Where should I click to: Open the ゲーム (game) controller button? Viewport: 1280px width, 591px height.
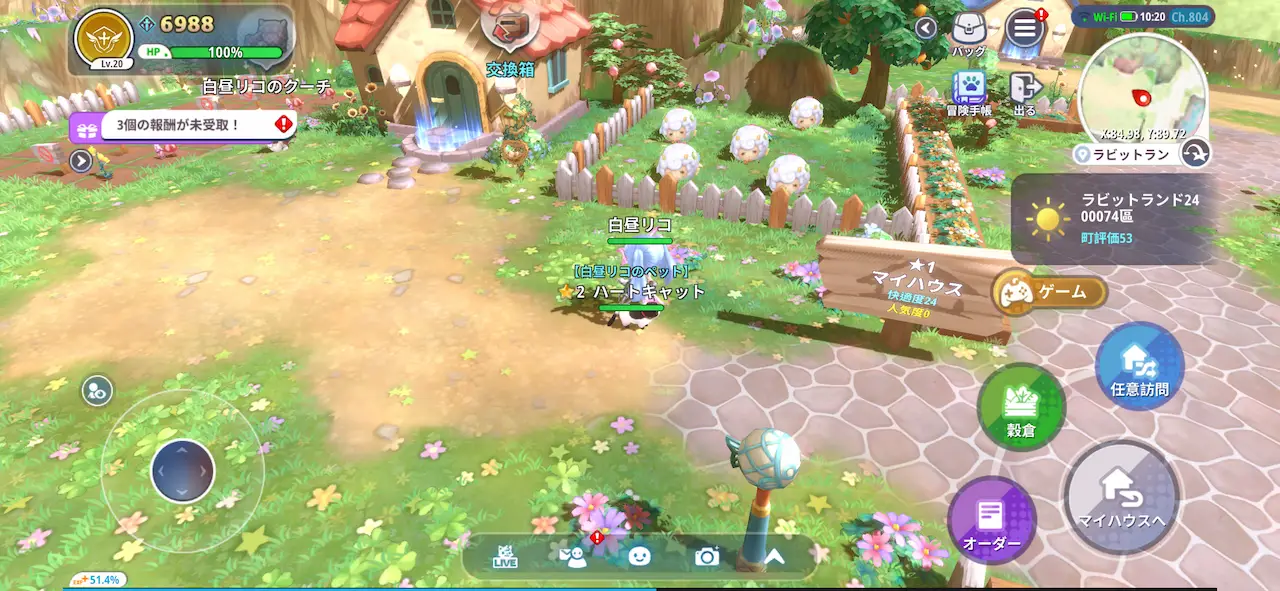point(1050,292)
